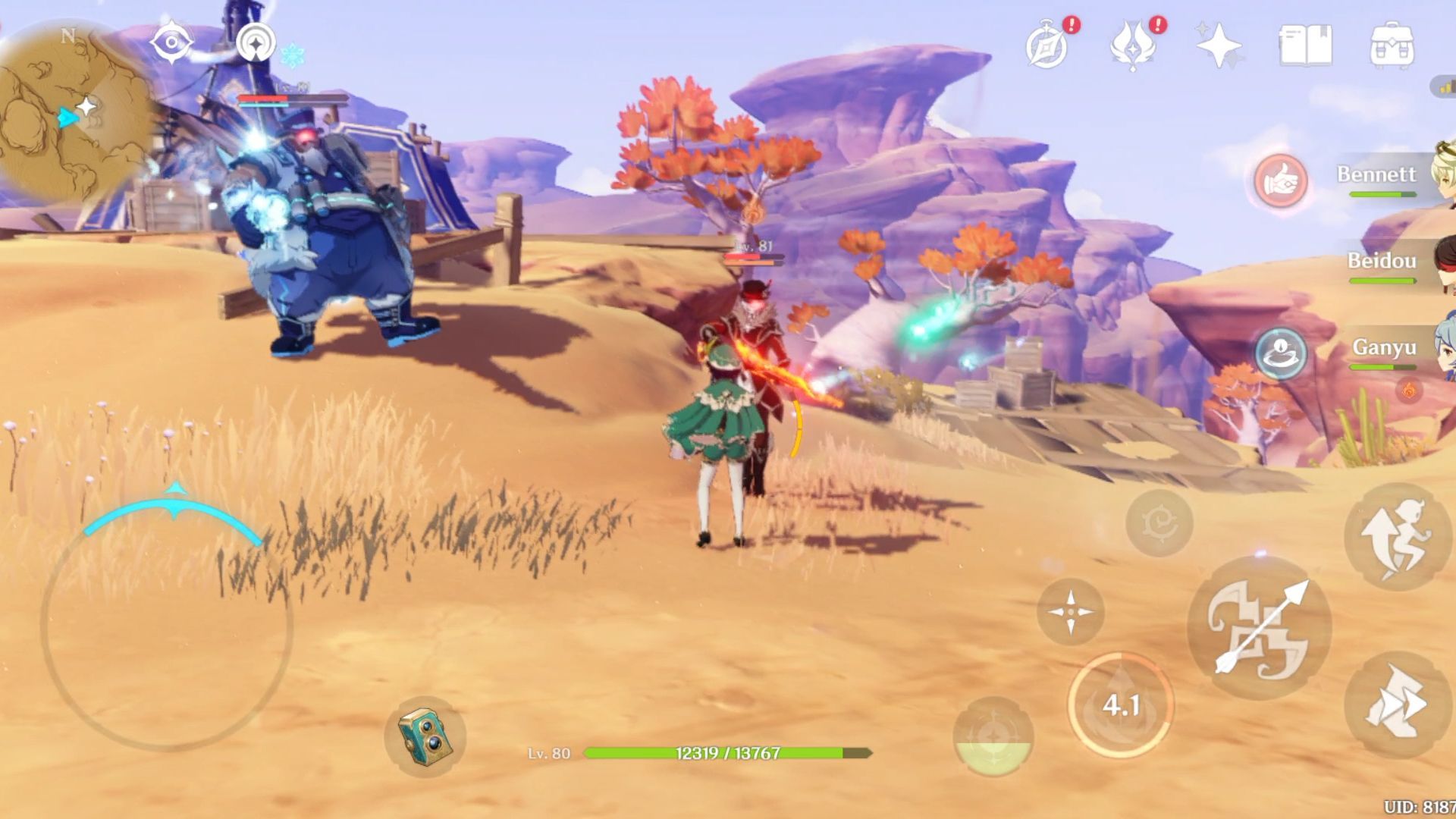Open the wish star icon
Screen dimensions: 1456x819
(1218, 45)
